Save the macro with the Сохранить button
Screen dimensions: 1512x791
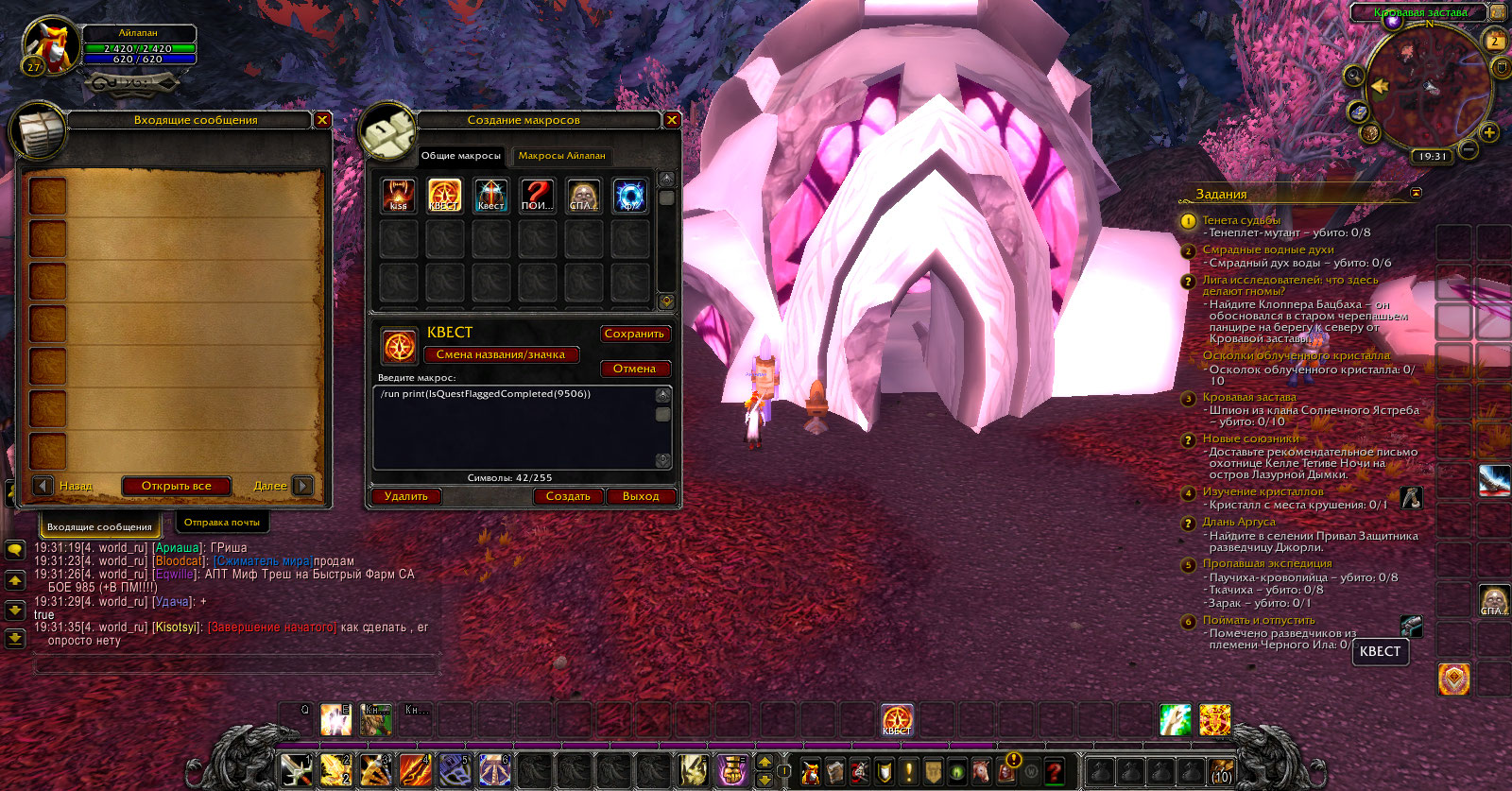[x=634, y=334]
